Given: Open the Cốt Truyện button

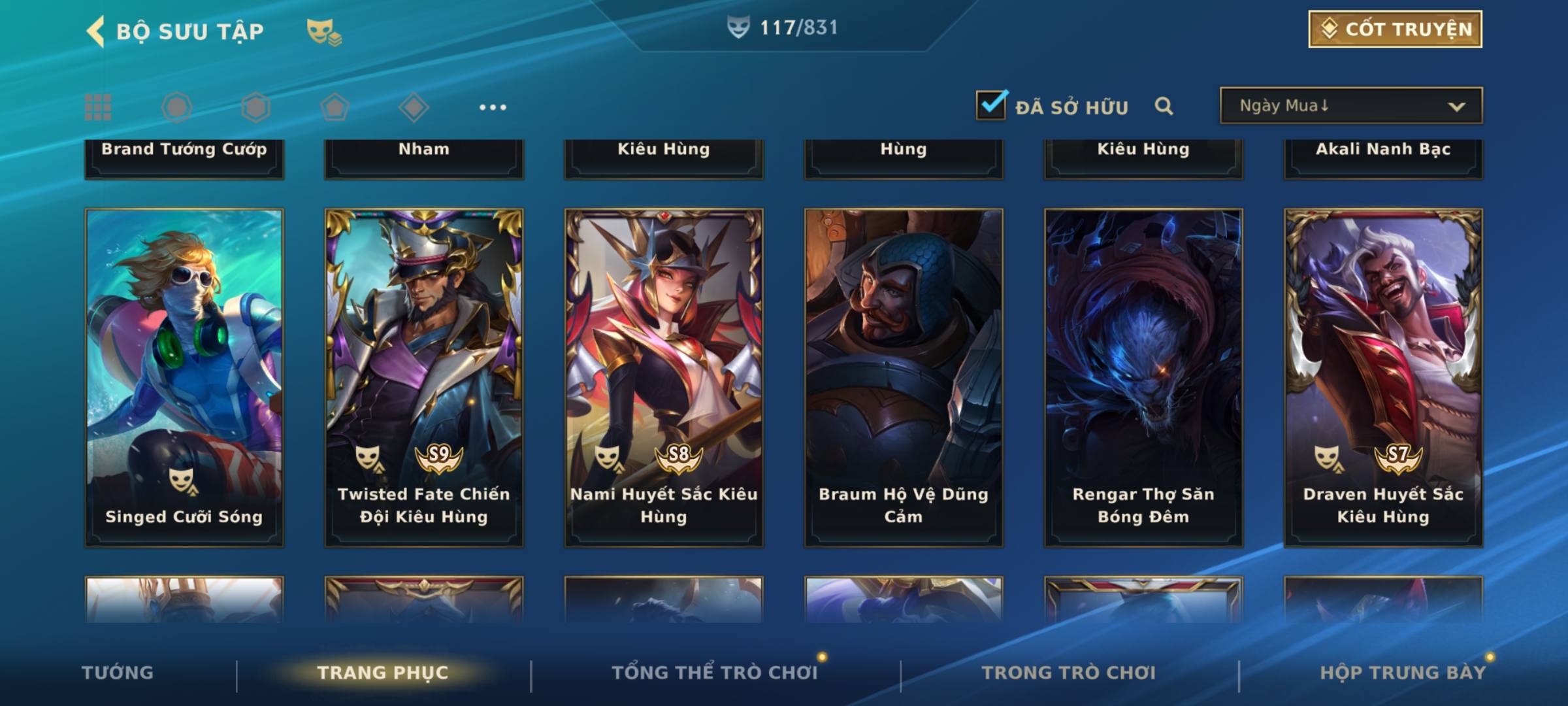Looking at the screenshot, I should [1395, 29].
